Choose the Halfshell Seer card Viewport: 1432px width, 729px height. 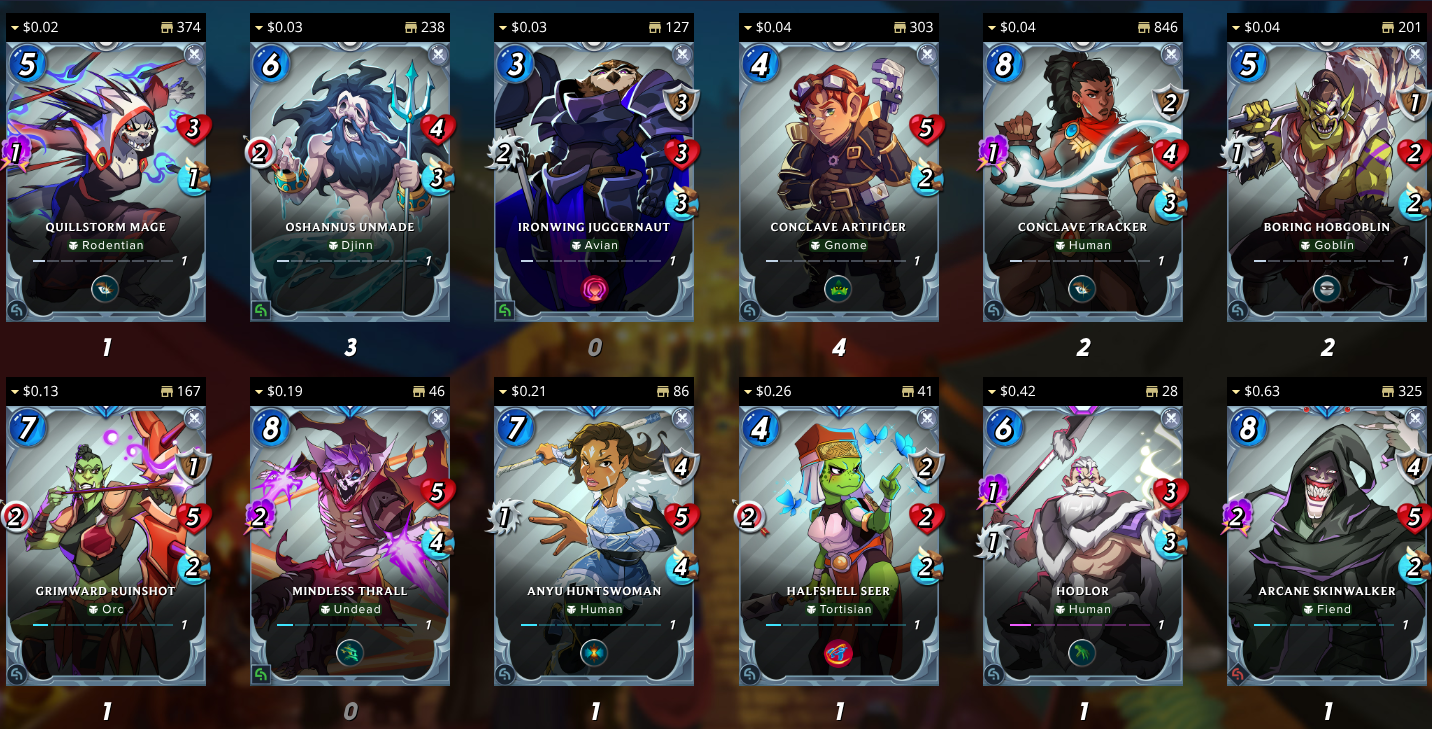tap(838, 544)
